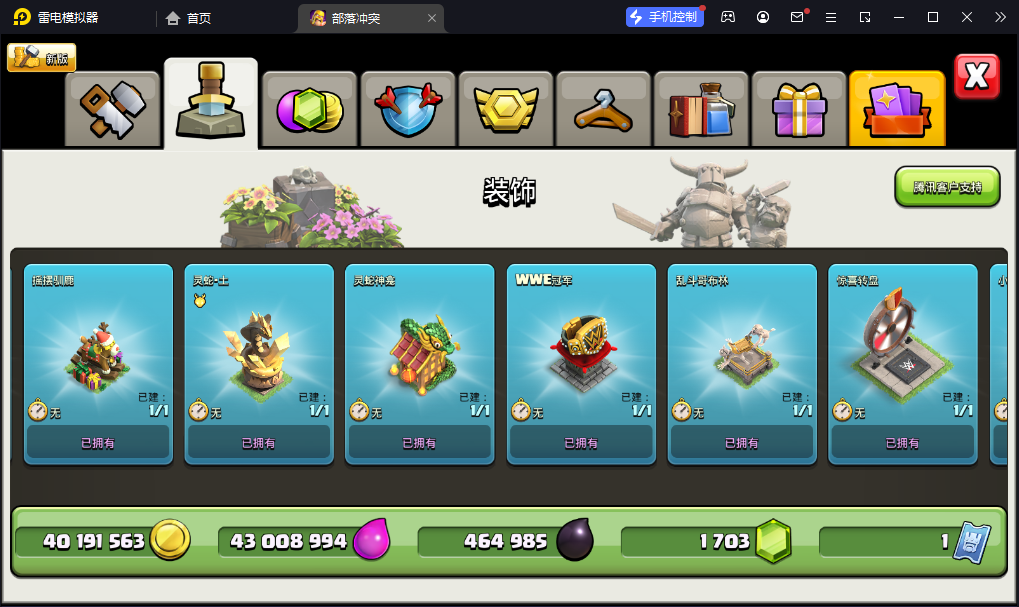Switch to the book and potion tab
This screenshot has height=607, width=1019.
(701, 109)
